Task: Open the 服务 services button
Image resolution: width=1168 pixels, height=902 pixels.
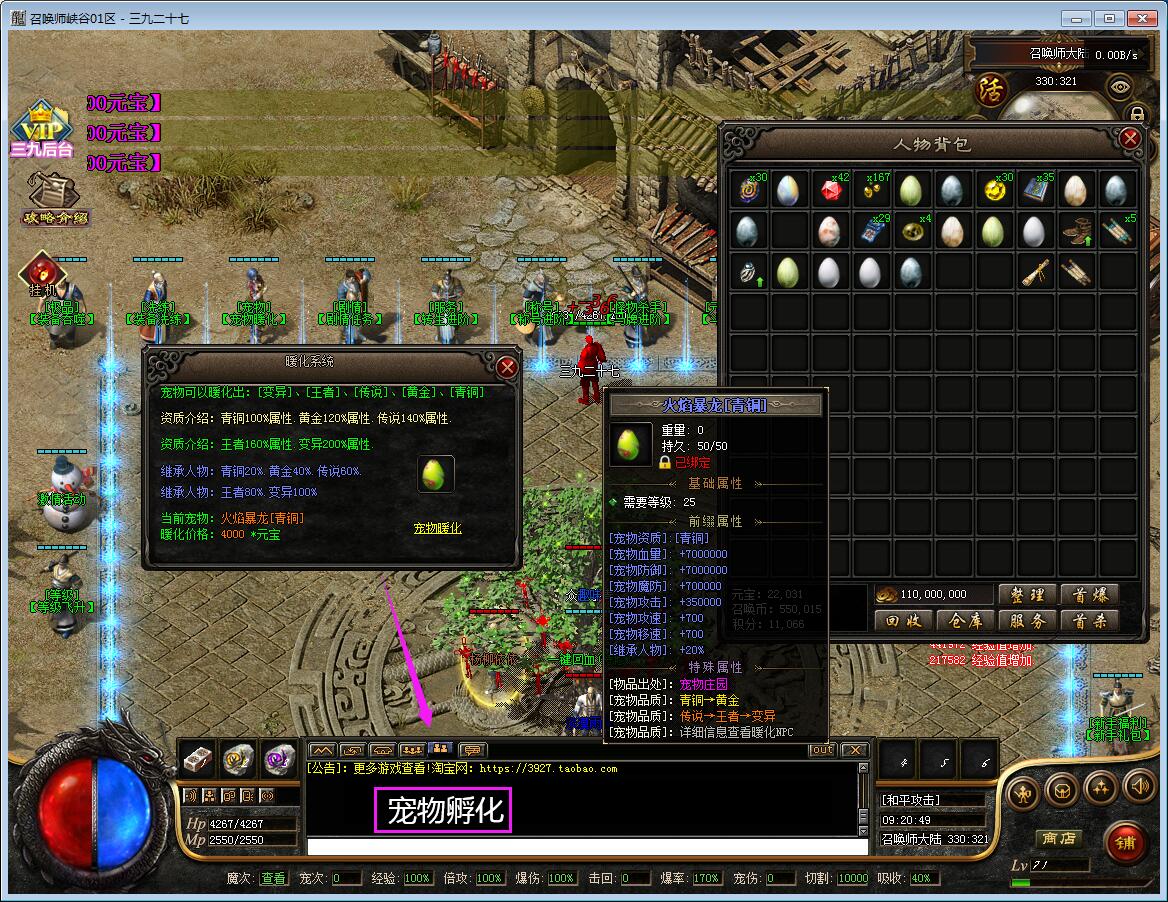Action: point(1026,621)
